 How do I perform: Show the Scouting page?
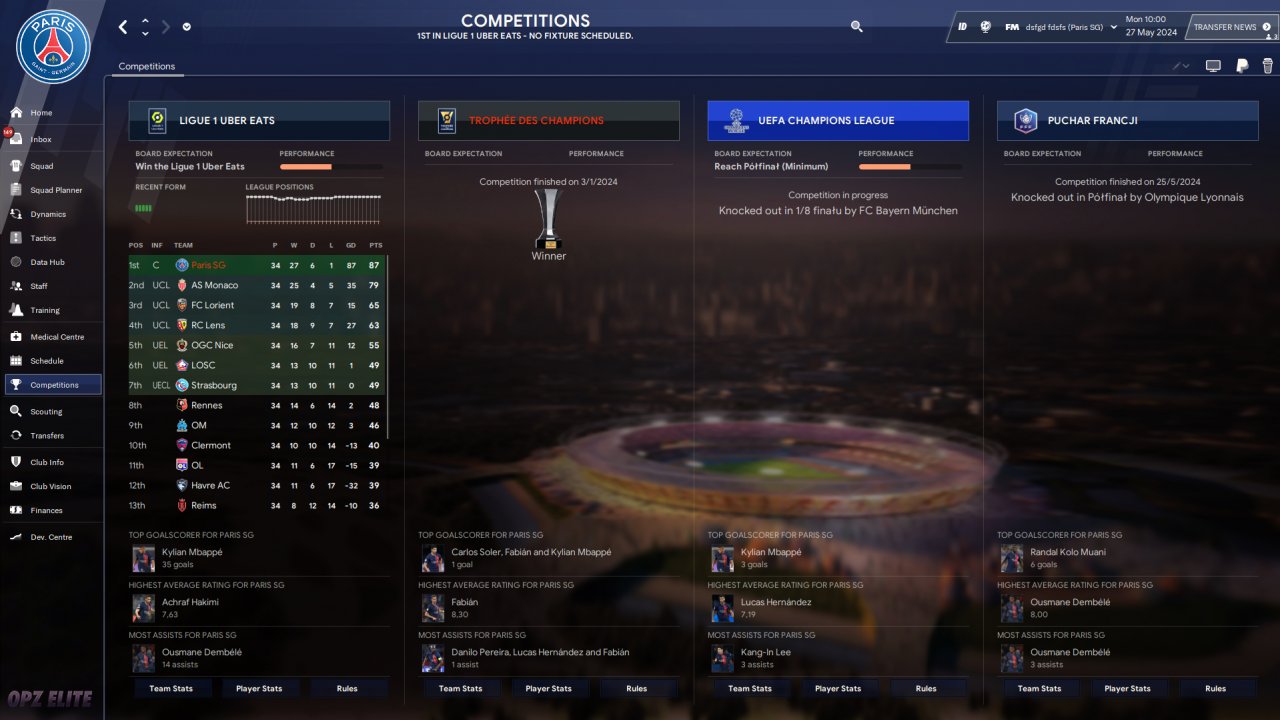[46, 411]
